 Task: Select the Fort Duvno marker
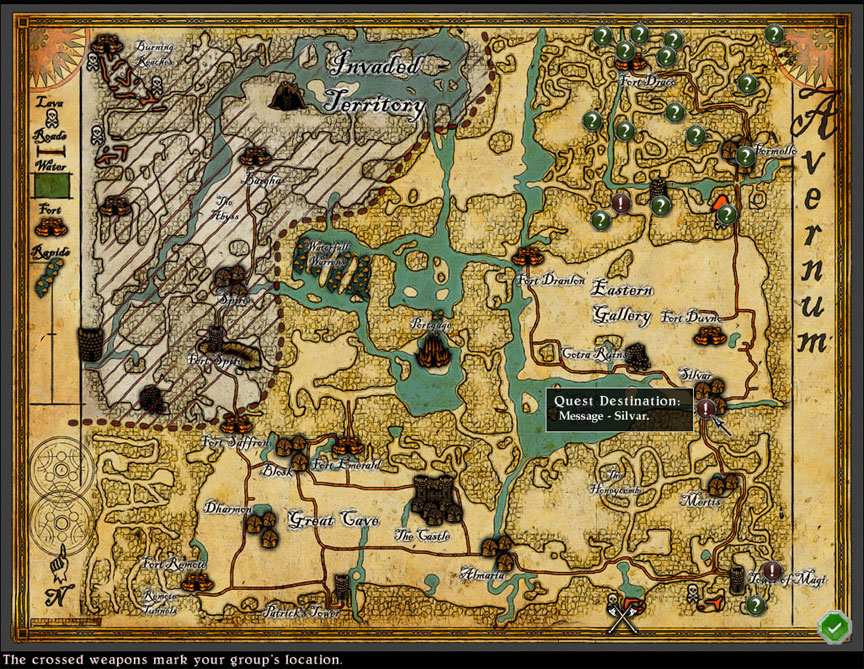click(x=708, y=336)
